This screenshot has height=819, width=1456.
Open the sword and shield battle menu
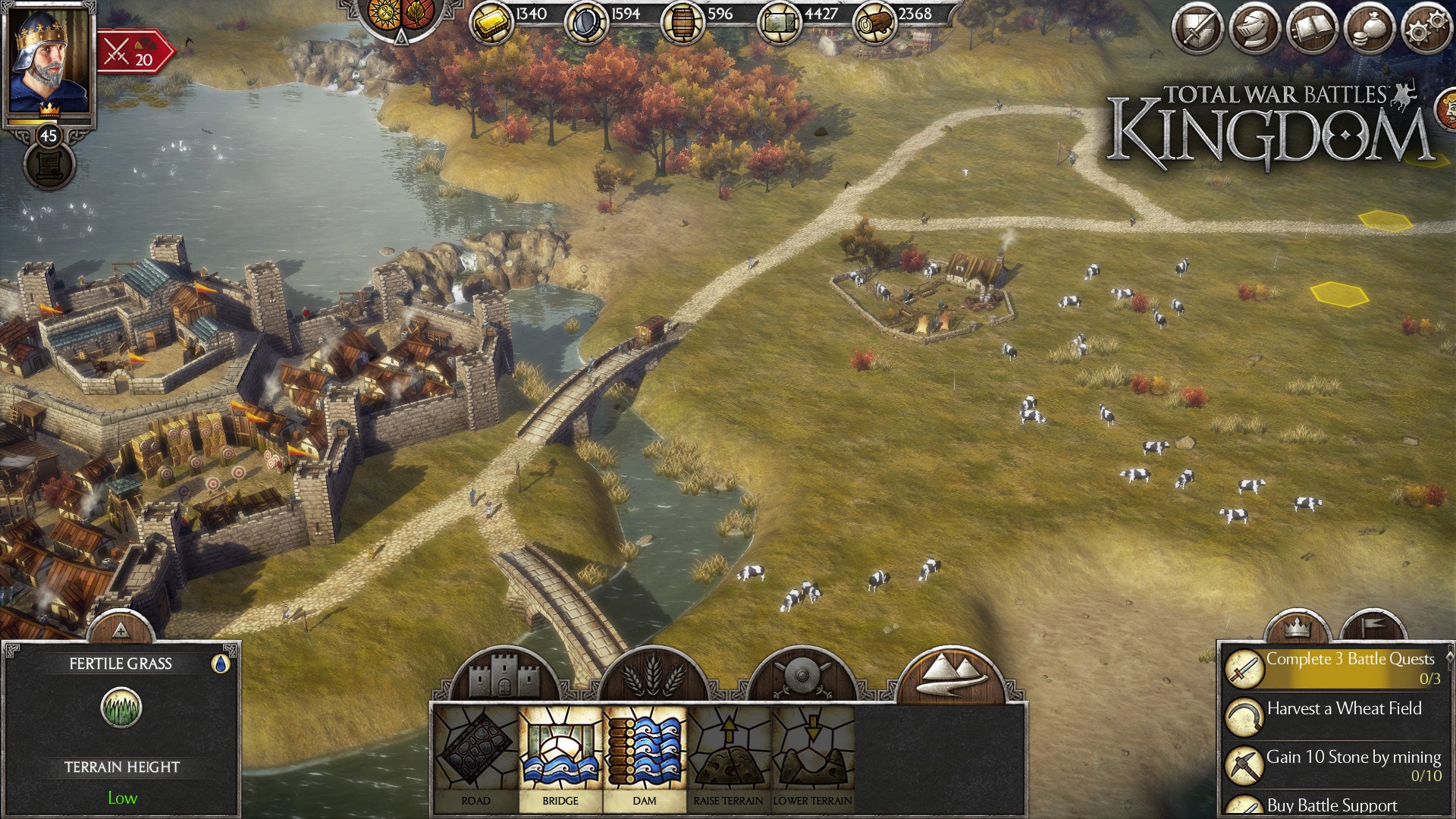tap(1197, 30)
